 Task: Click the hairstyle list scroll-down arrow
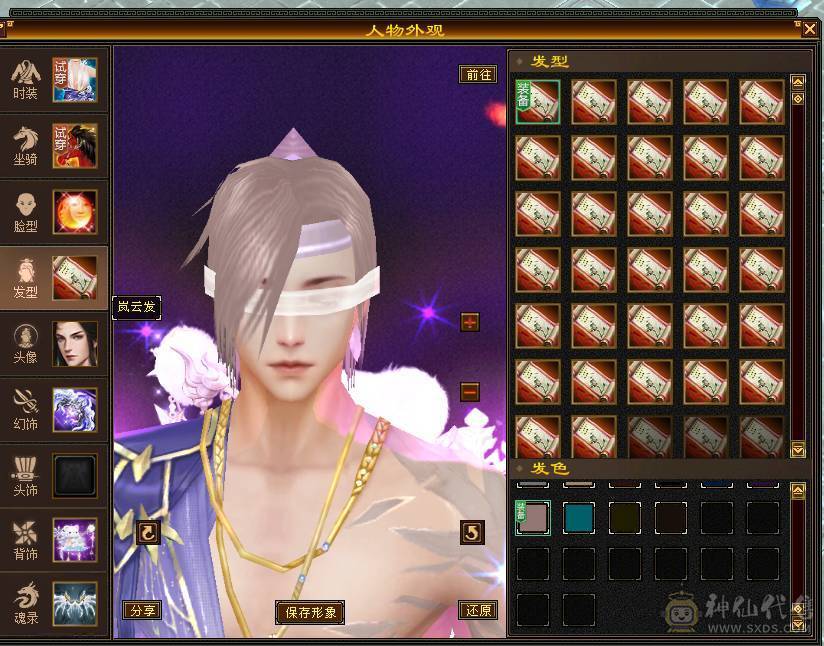coord(798,450)
